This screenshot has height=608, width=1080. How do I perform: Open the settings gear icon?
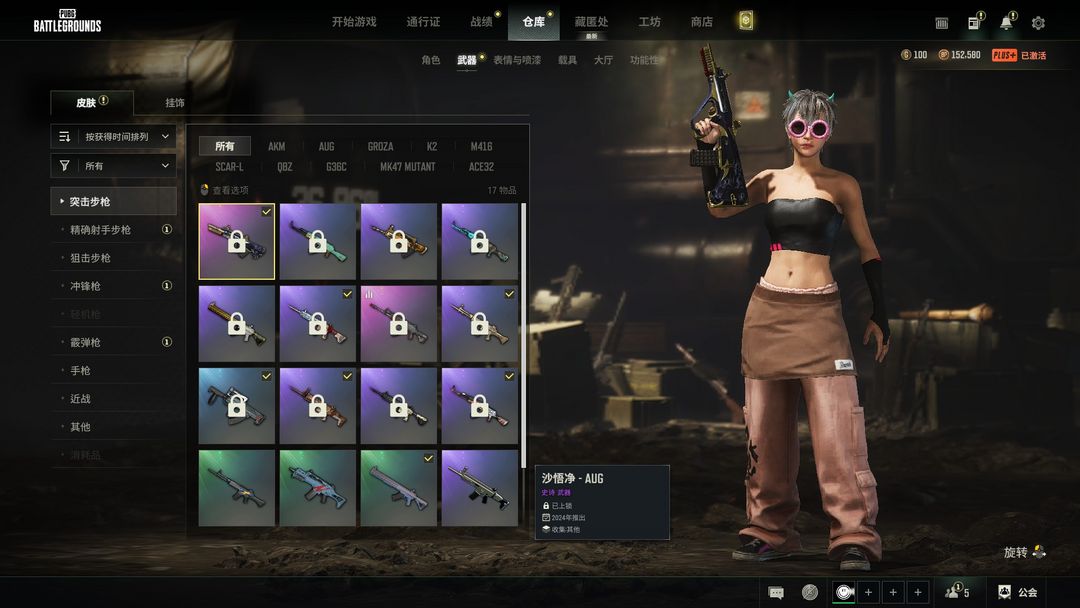pos(1038,23)
